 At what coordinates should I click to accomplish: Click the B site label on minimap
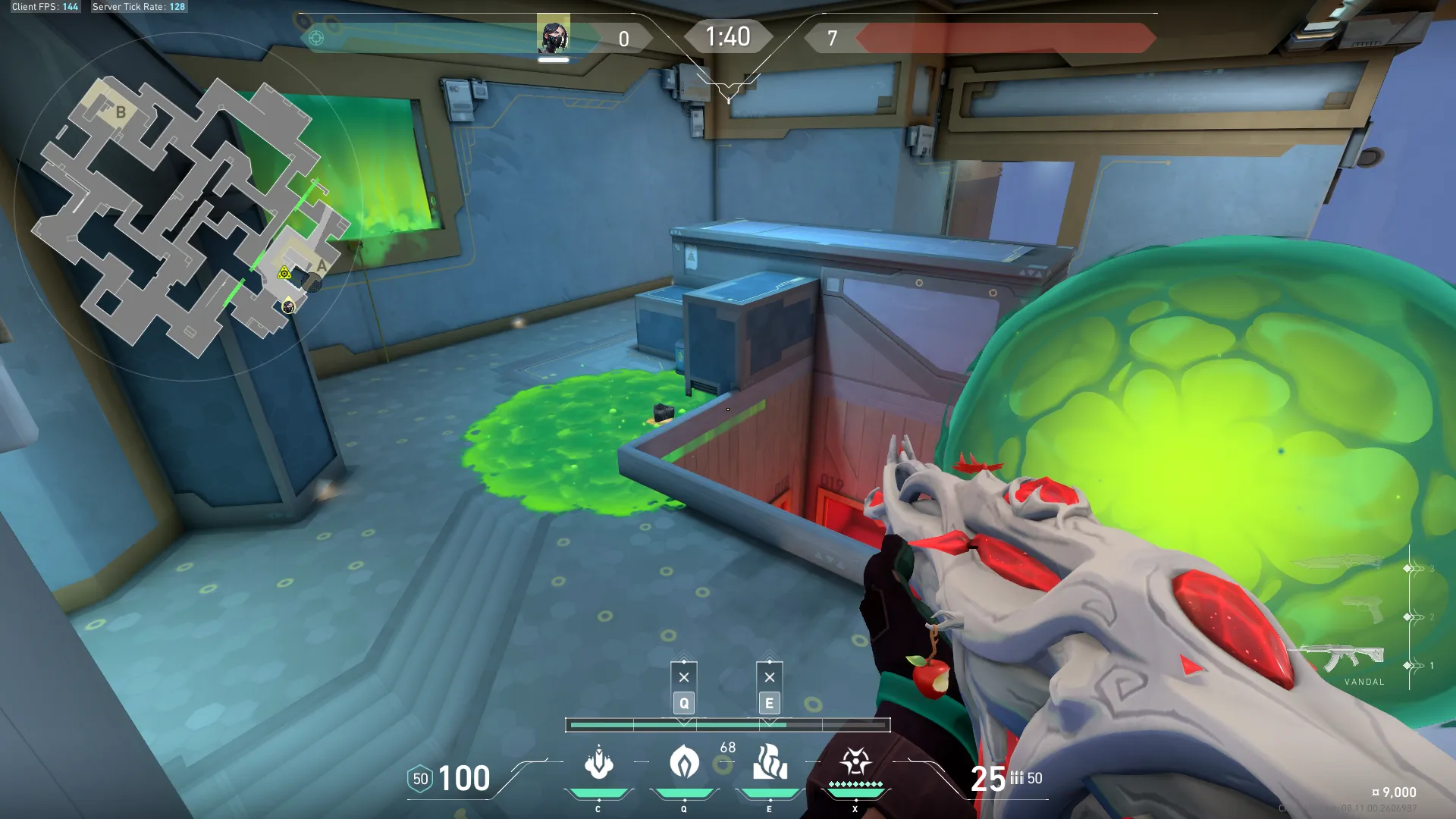121,113
